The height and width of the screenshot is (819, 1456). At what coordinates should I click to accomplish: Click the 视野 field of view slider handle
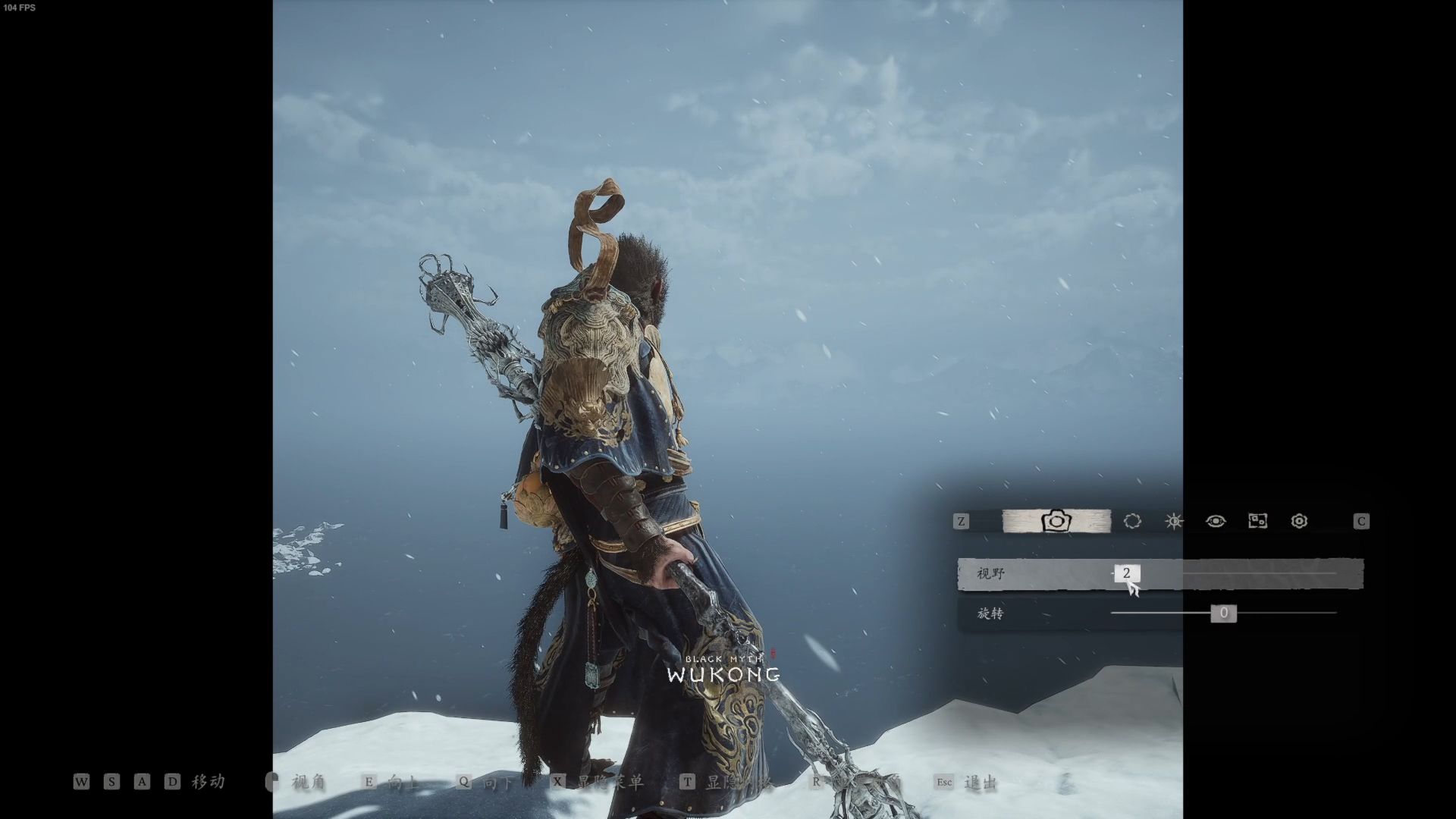[x=1127, y=573]
